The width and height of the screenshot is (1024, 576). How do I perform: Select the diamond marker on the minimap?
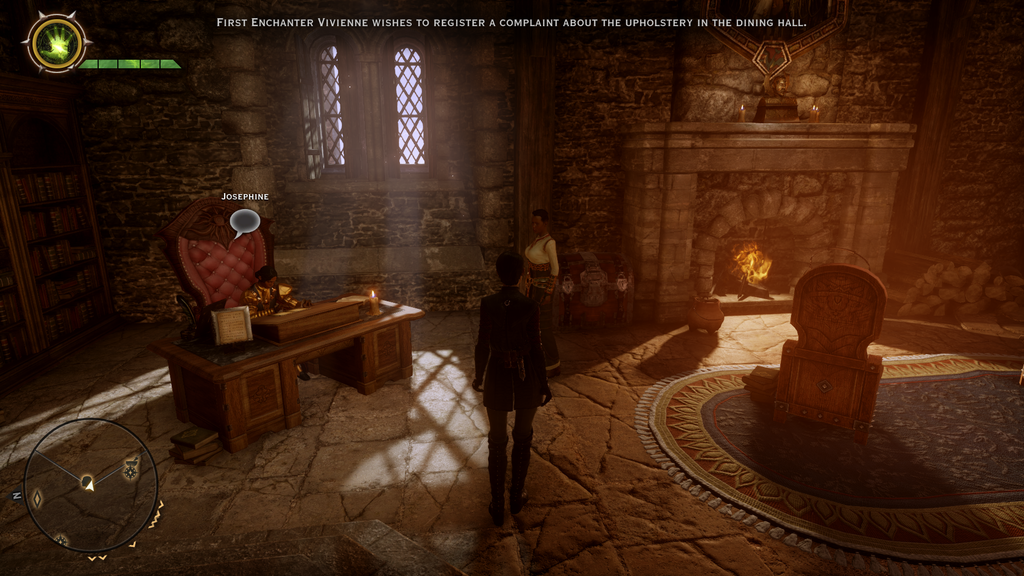[37, 497]
